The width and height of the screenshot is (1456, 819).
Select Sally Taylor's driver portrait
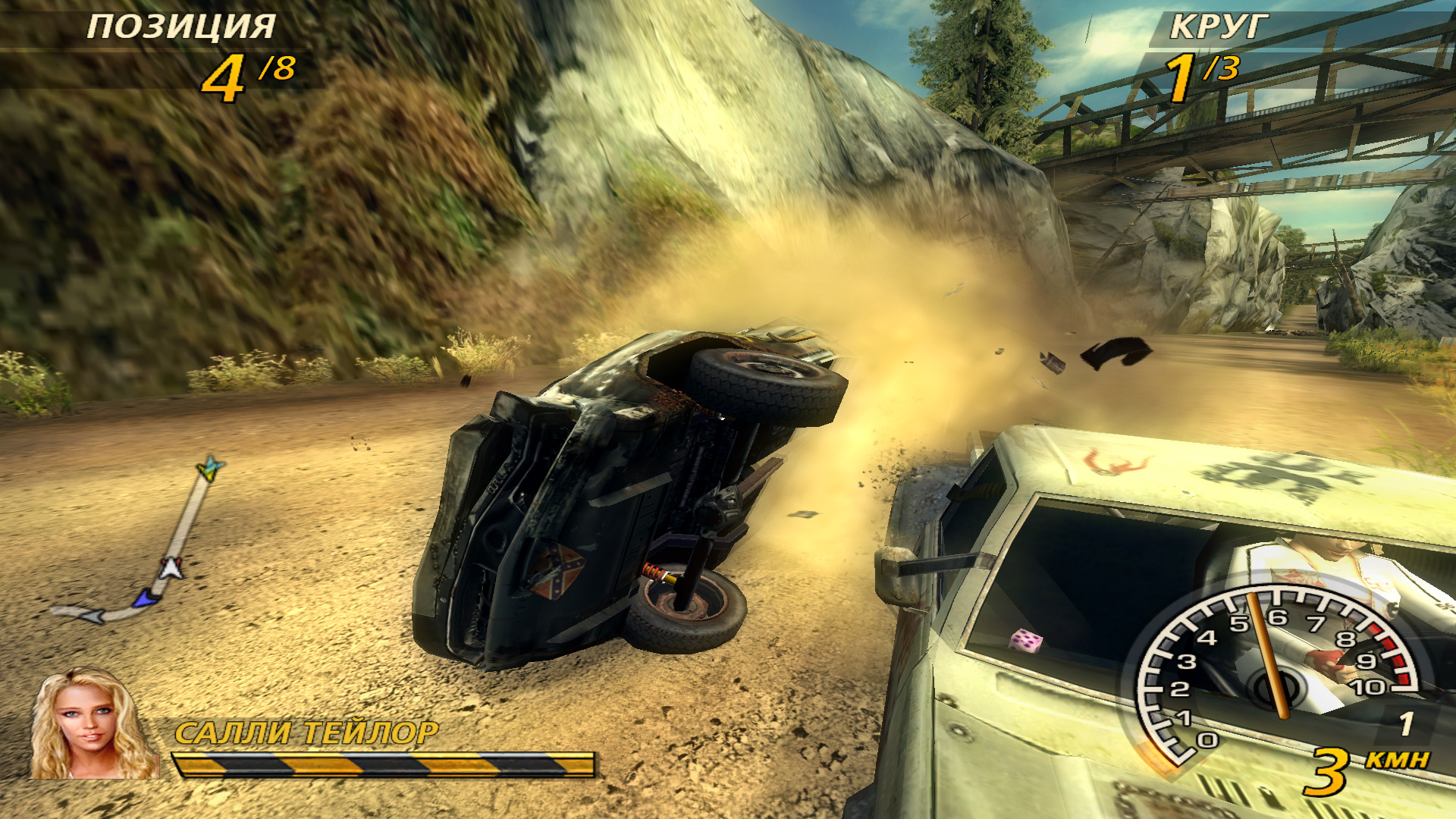pos(91,724)
